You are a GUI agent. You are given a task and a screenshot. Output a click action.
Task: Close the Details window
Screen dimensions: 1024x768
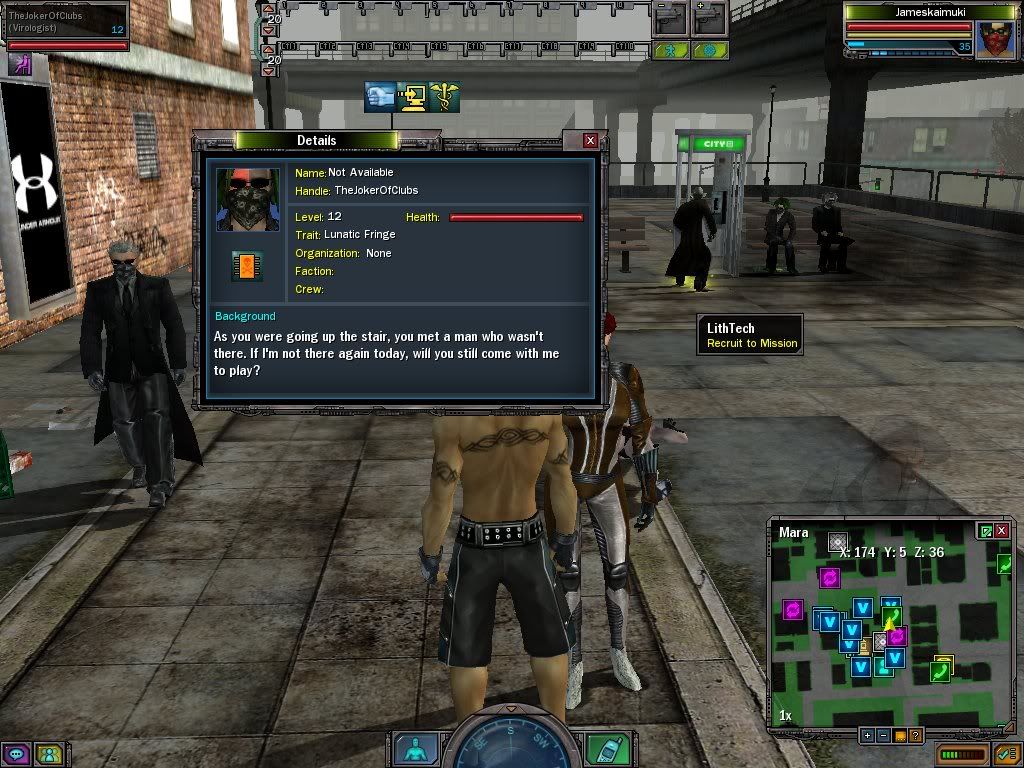pyautogui.click(x=590, y=141)
